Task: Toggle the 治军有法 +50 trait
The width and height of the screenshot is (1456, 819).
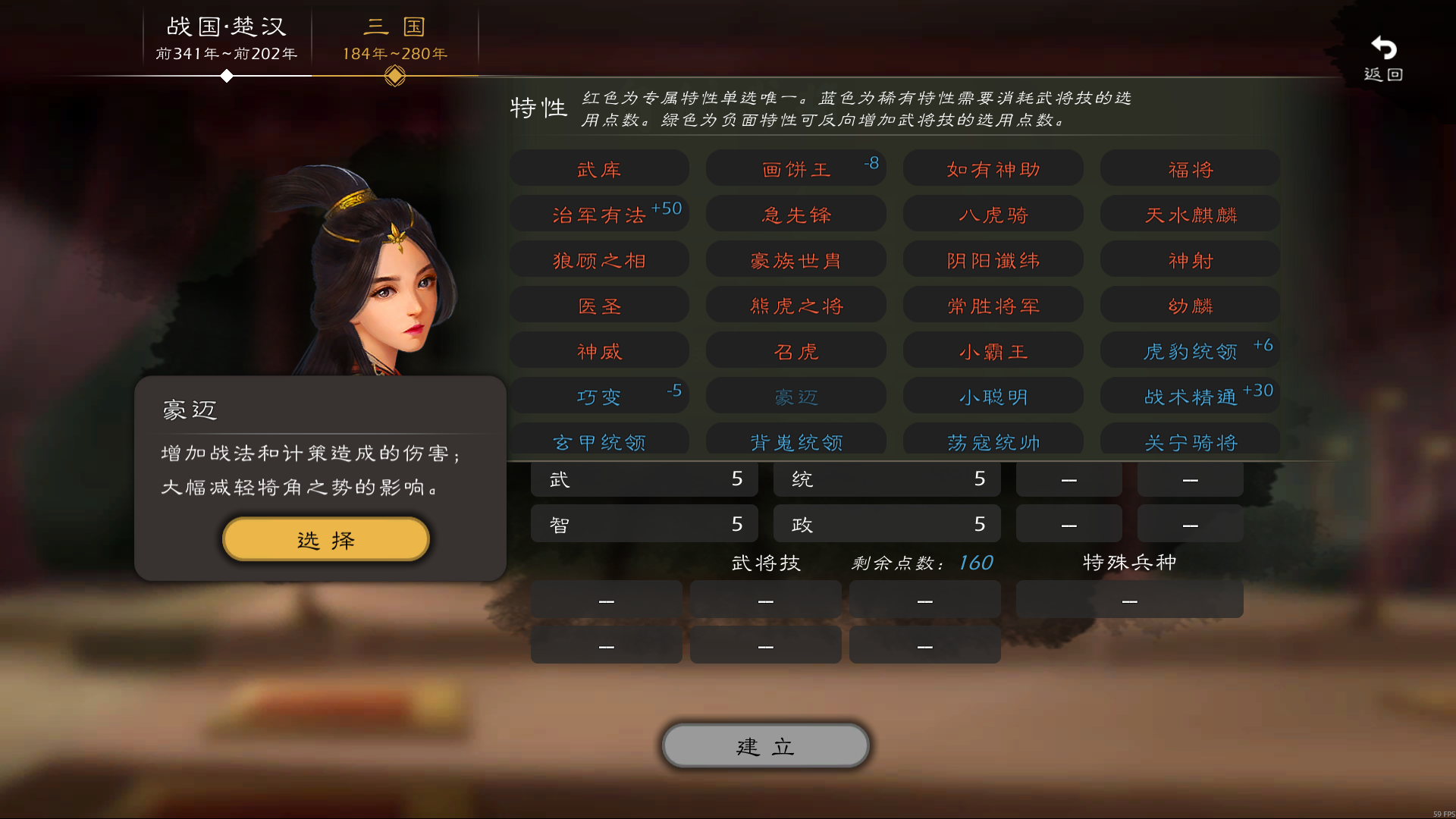Action: pyautogui.click(x=598, y=214)
